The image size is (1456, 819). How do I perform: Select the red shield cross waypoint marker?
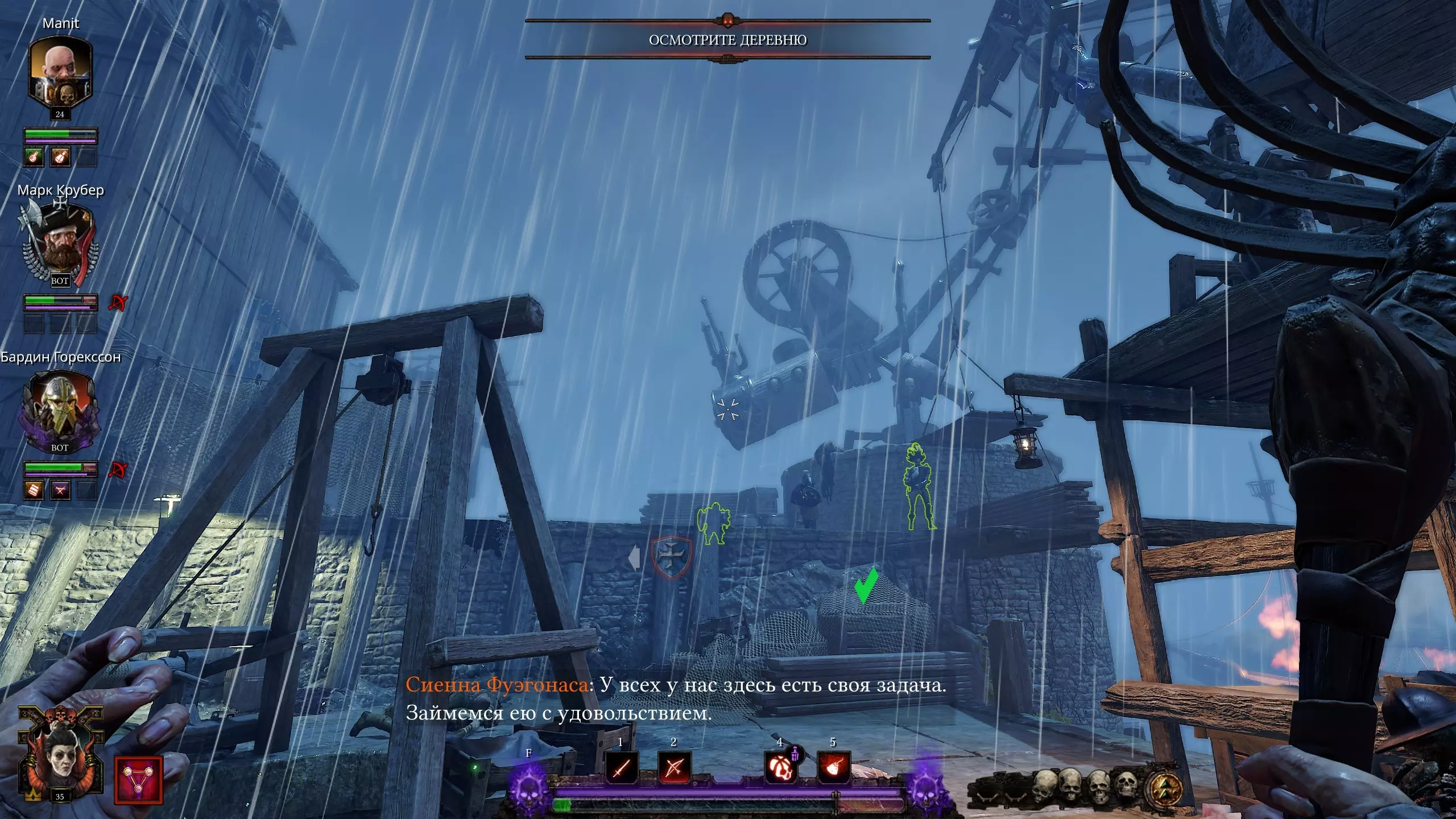pyautogui.click(x=671, y=557)
